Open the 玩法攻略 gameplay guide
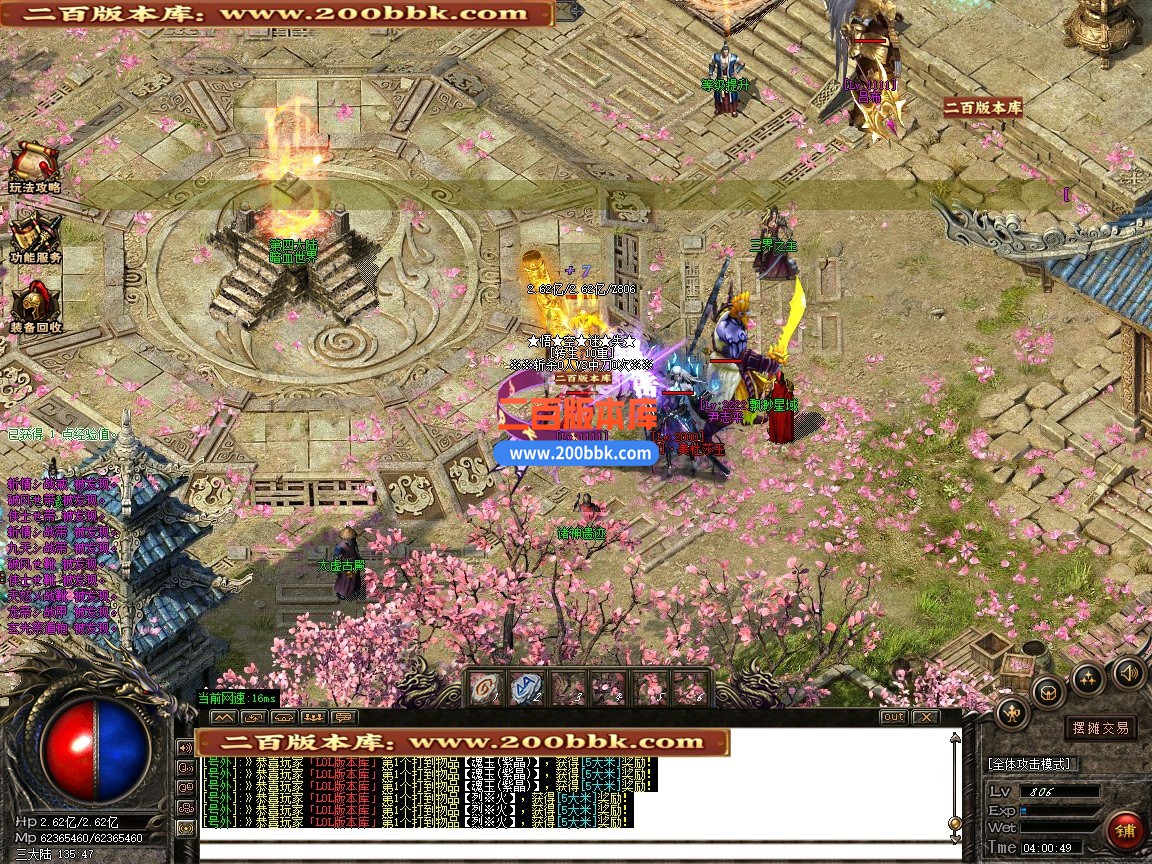 click(x=35, y=167)
